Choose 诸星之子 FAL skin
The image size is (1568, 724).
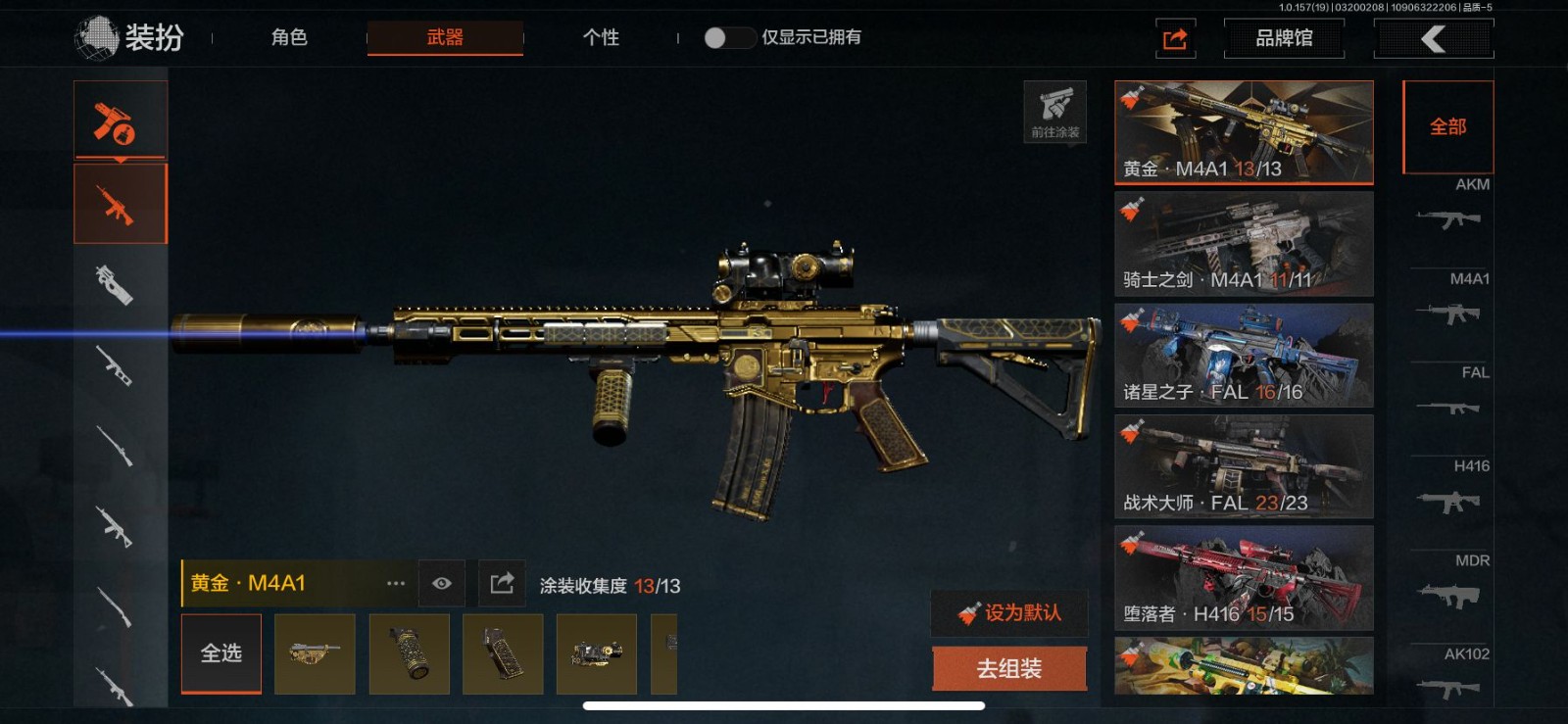coord(1244,356)
